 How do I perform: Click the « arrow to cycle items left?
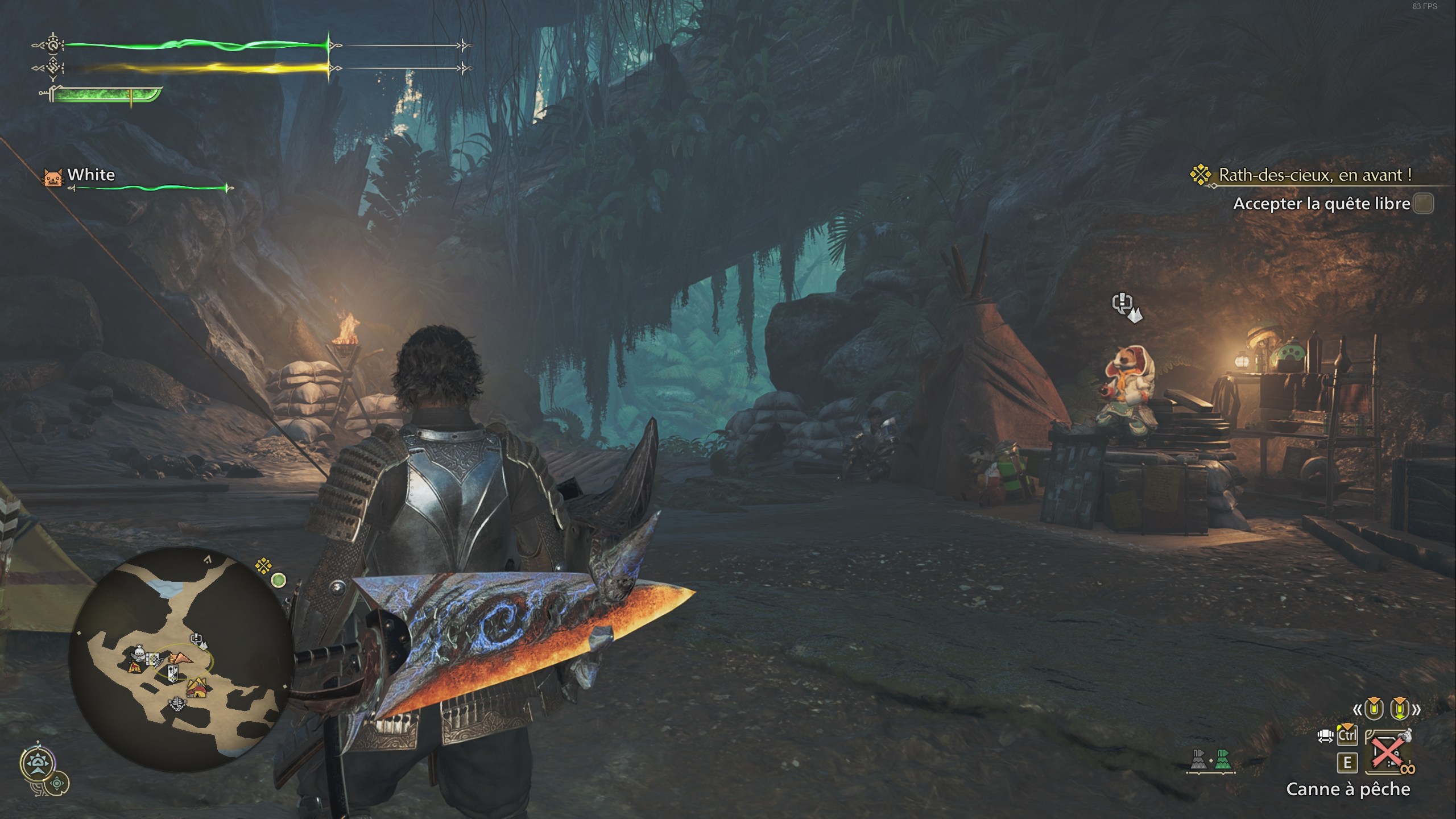[1358, 709]
